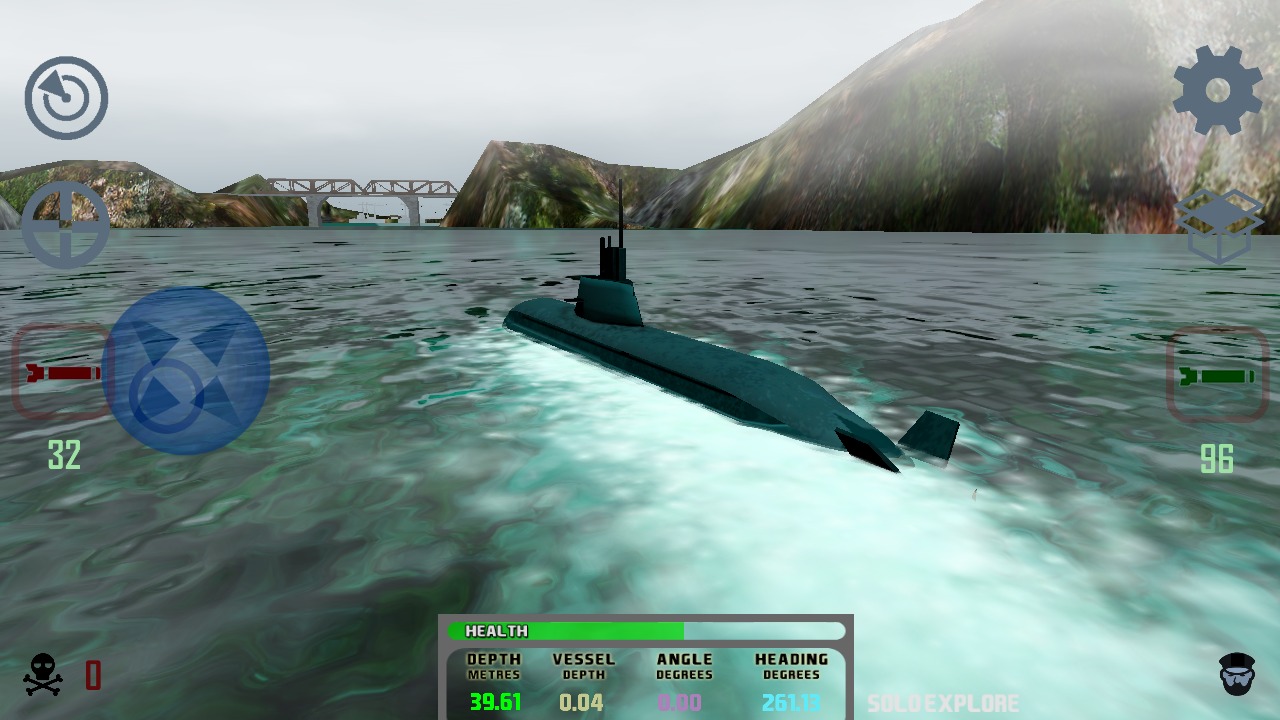Click the green health bar
The height and width of the screenshot is (720, 1280).
(600, 631)
